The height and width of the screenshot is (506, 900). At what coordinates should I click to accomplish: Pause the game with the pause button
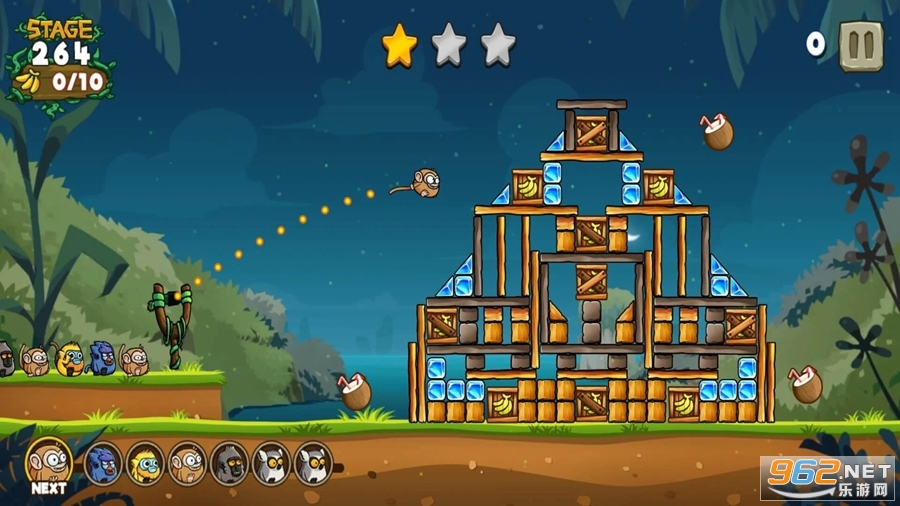tap(860, 46)
